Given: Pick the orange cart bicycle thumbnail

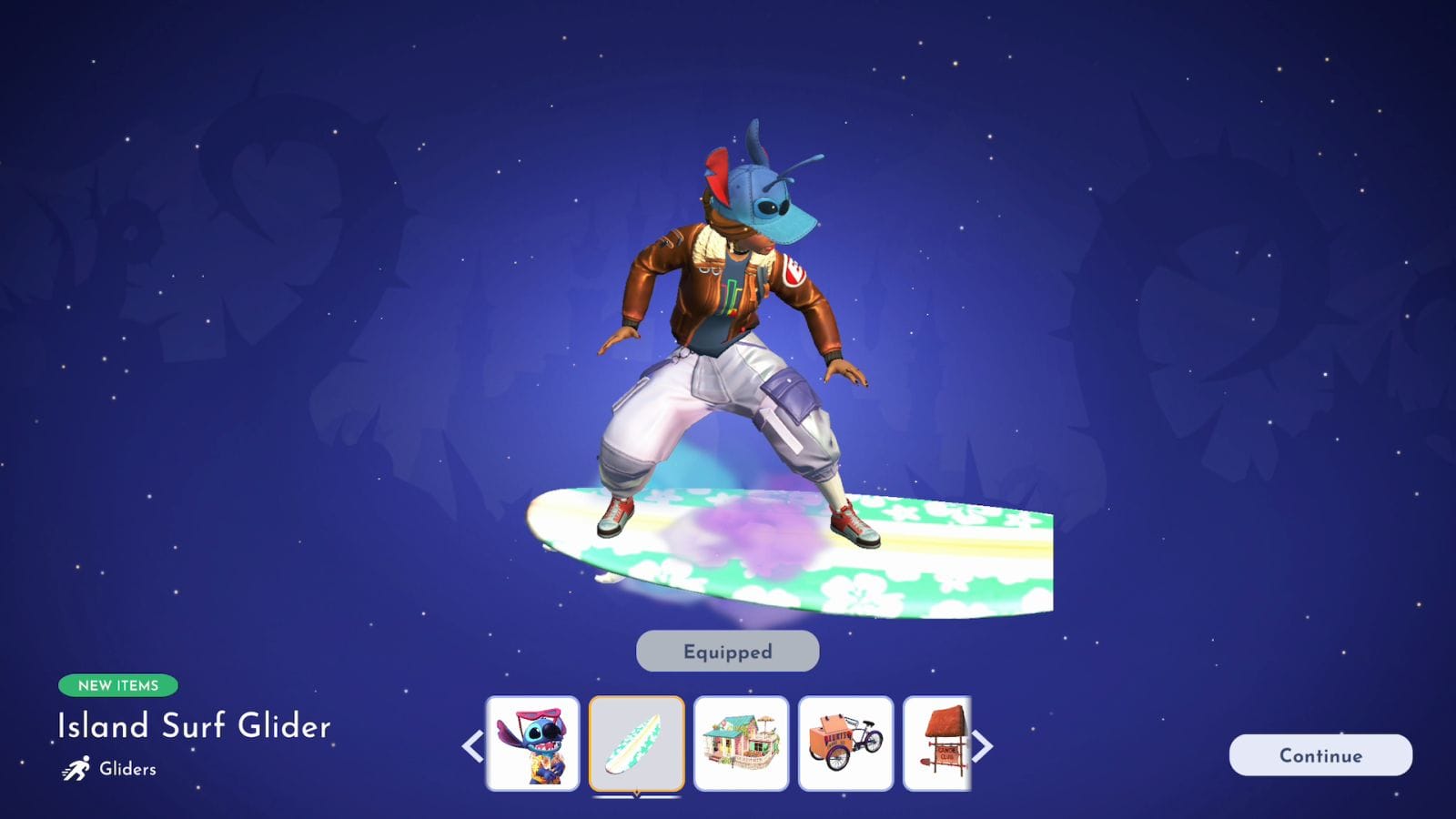Looking at the screenshot, I should (x=845, y=743).
